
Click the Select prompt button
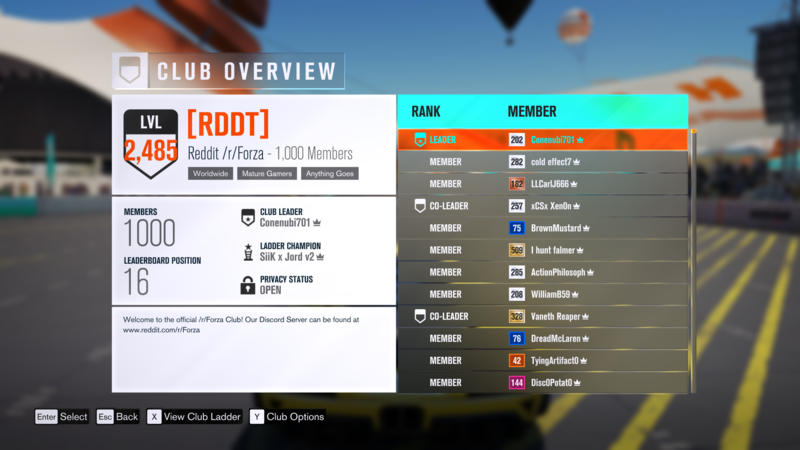click(x=62, y=417)
